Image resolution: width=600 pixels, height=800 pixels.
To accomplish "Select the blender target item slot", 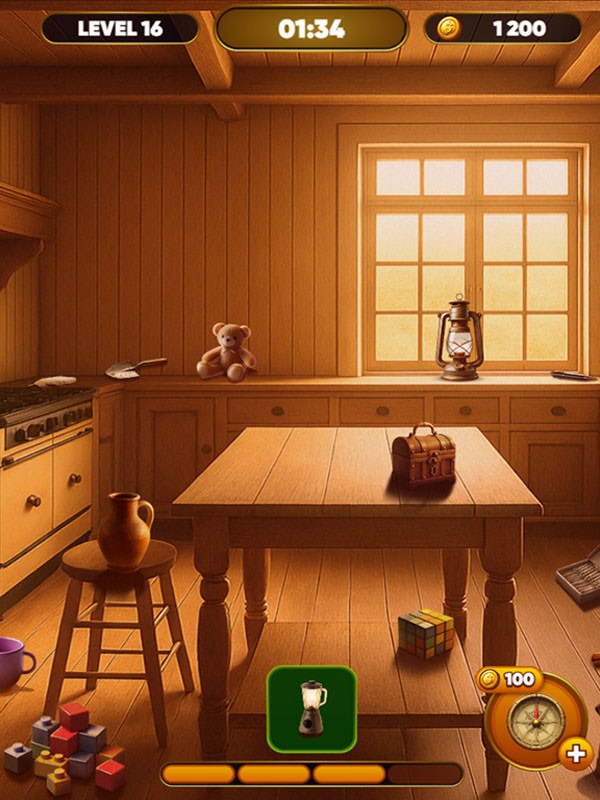I will [x=312, y=709].
